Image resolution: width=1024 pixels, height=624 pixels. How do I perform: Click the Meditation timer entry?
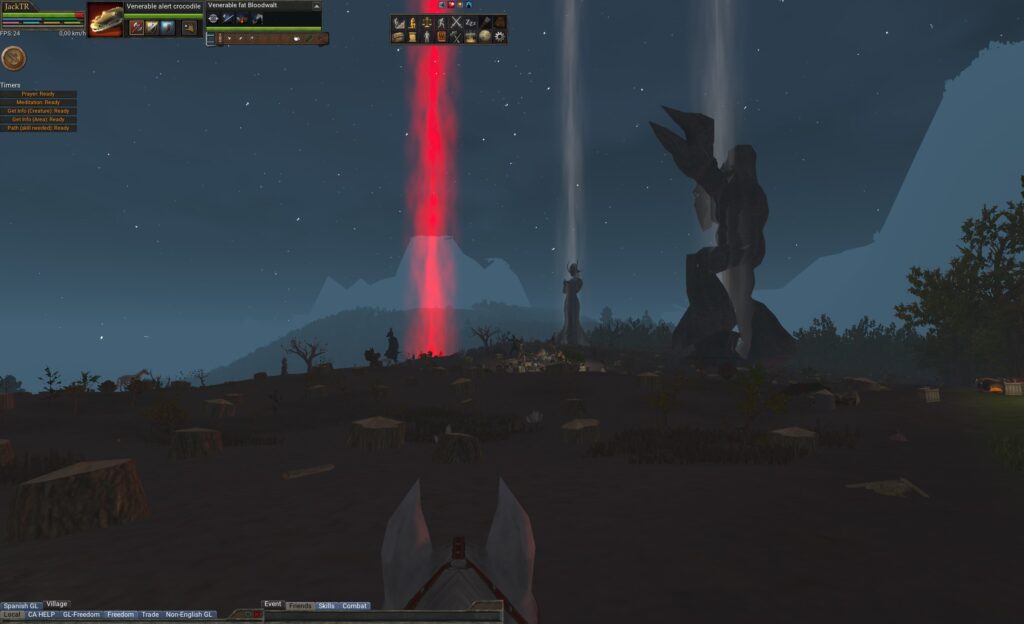pos(39,102)
